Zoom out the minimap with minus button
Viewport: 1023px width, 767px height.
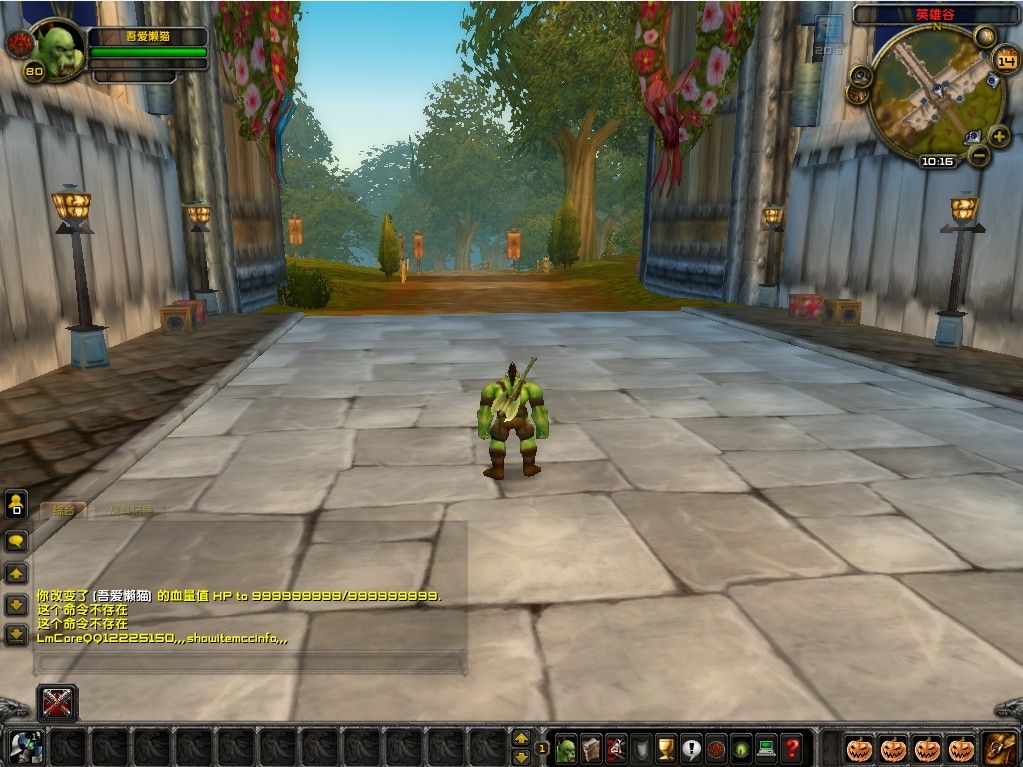click(980, 155)
